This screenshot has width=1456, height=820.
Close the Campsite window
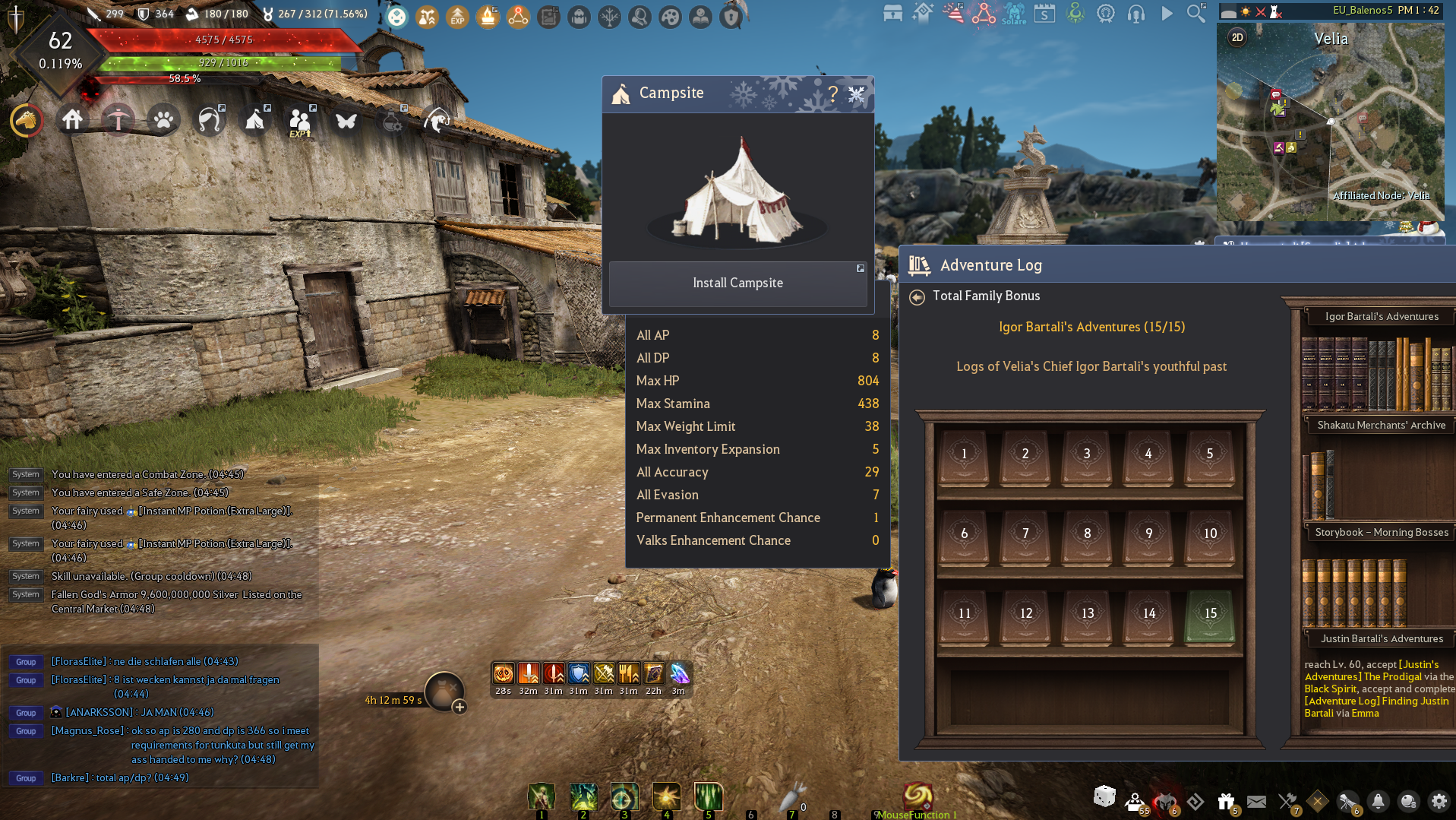(x=857, y=93)
